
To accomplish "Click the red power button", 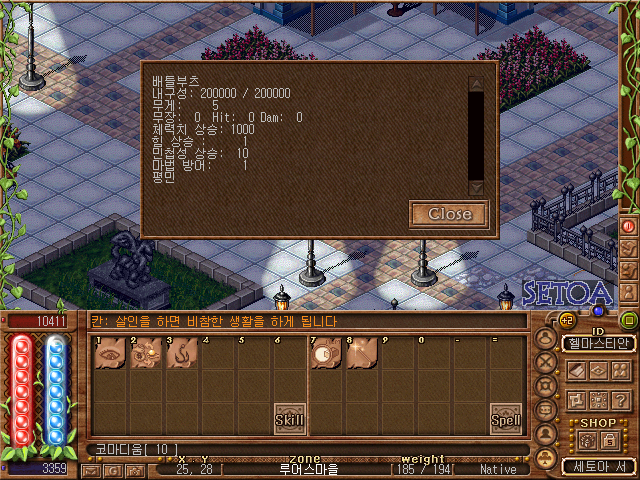I will click(x=629, y=226).
